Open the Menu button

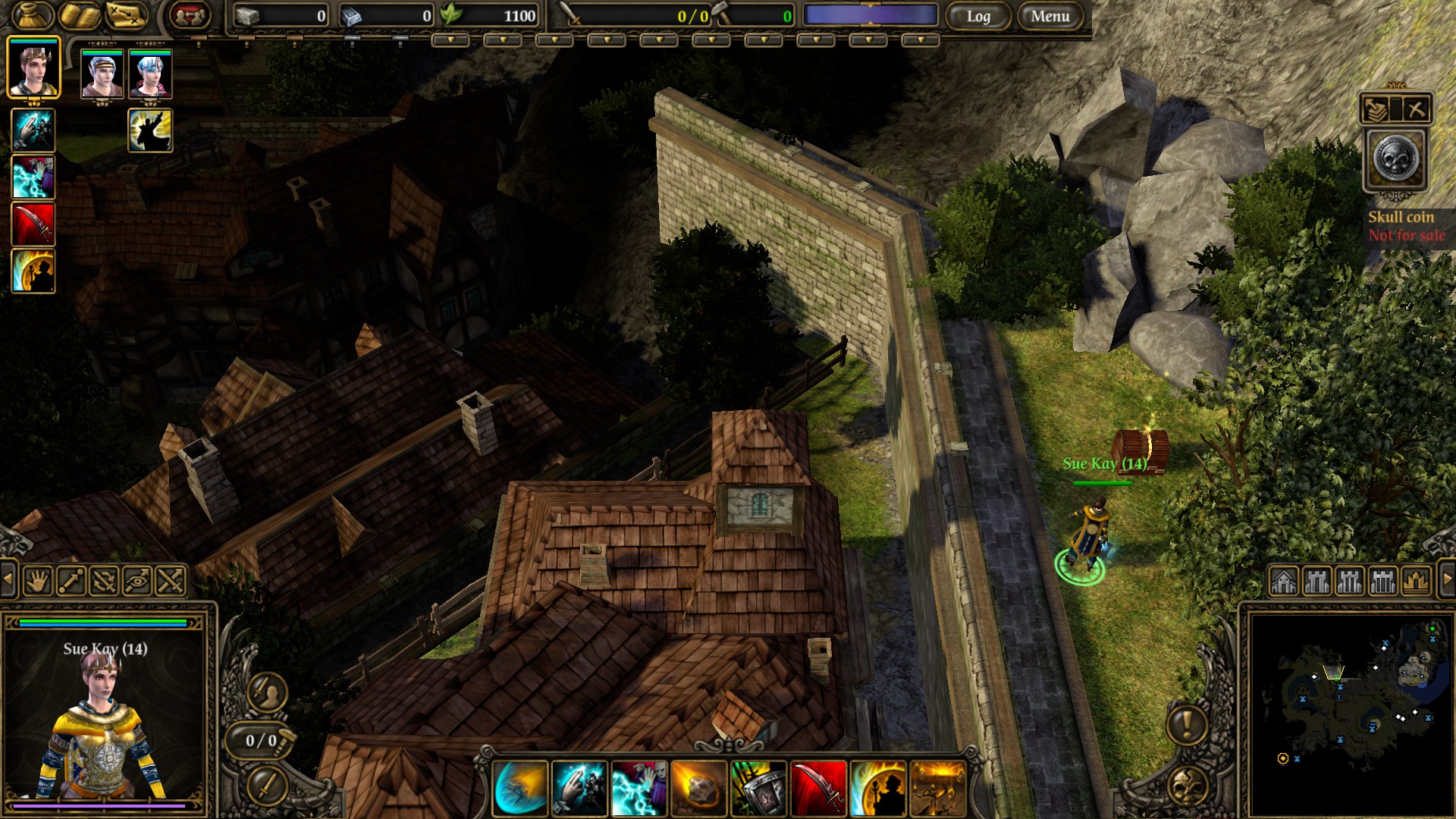(x=1050, y=16)
